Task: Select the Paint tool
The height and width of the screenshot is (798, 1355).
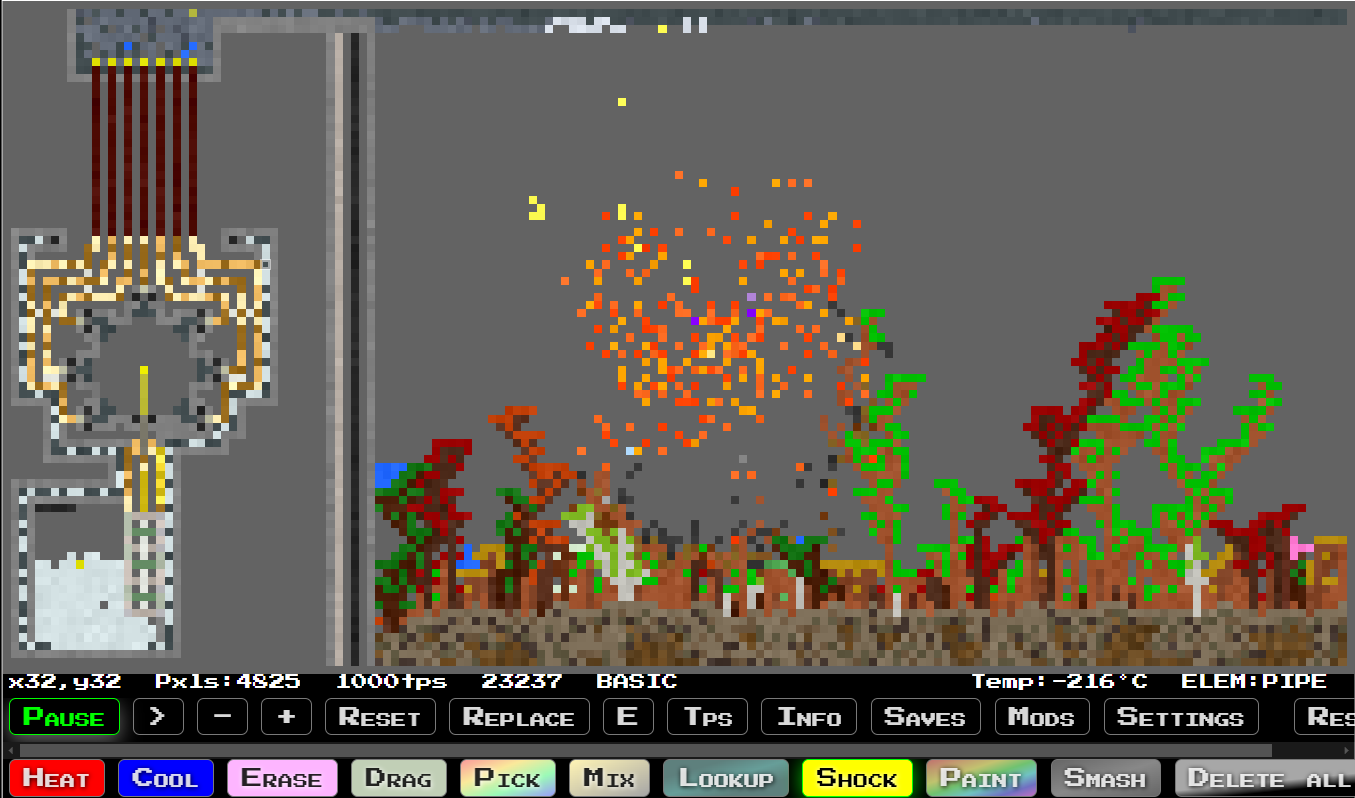Action: tap(982, 777)
